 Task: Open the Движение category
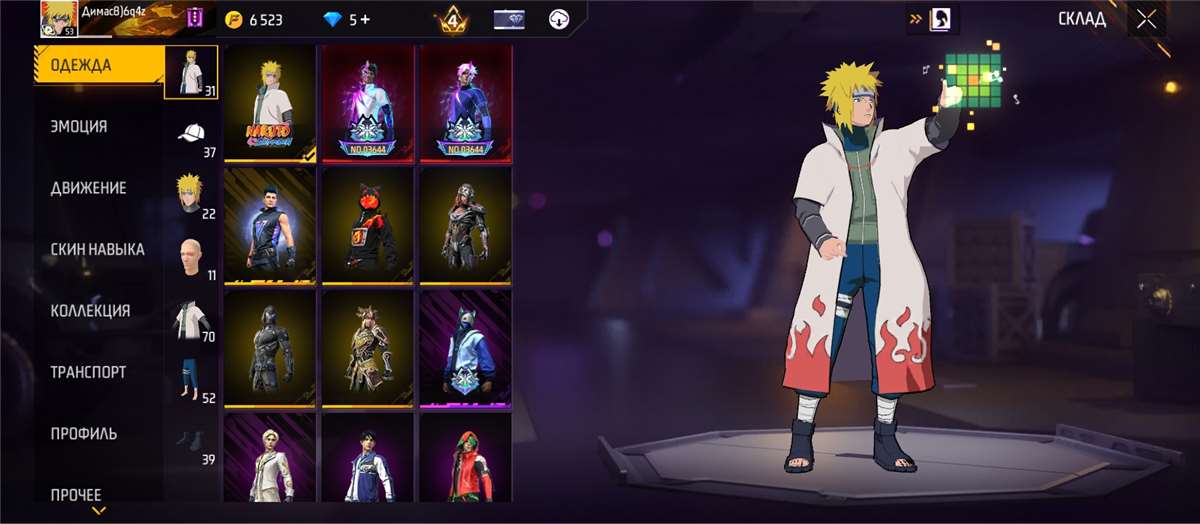pos(89,188)
